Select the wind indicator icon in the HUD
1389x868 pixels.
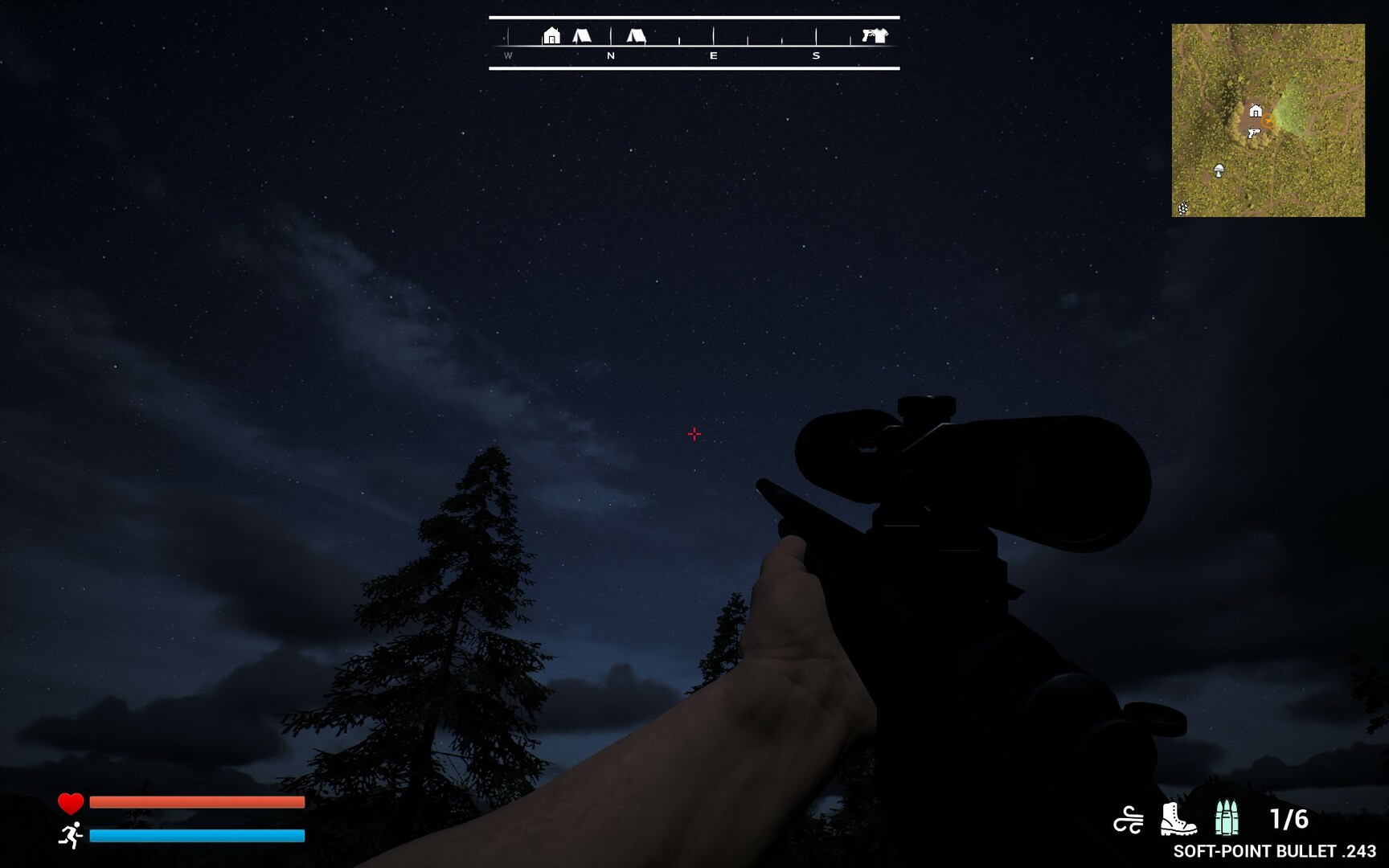point(1128,817)
